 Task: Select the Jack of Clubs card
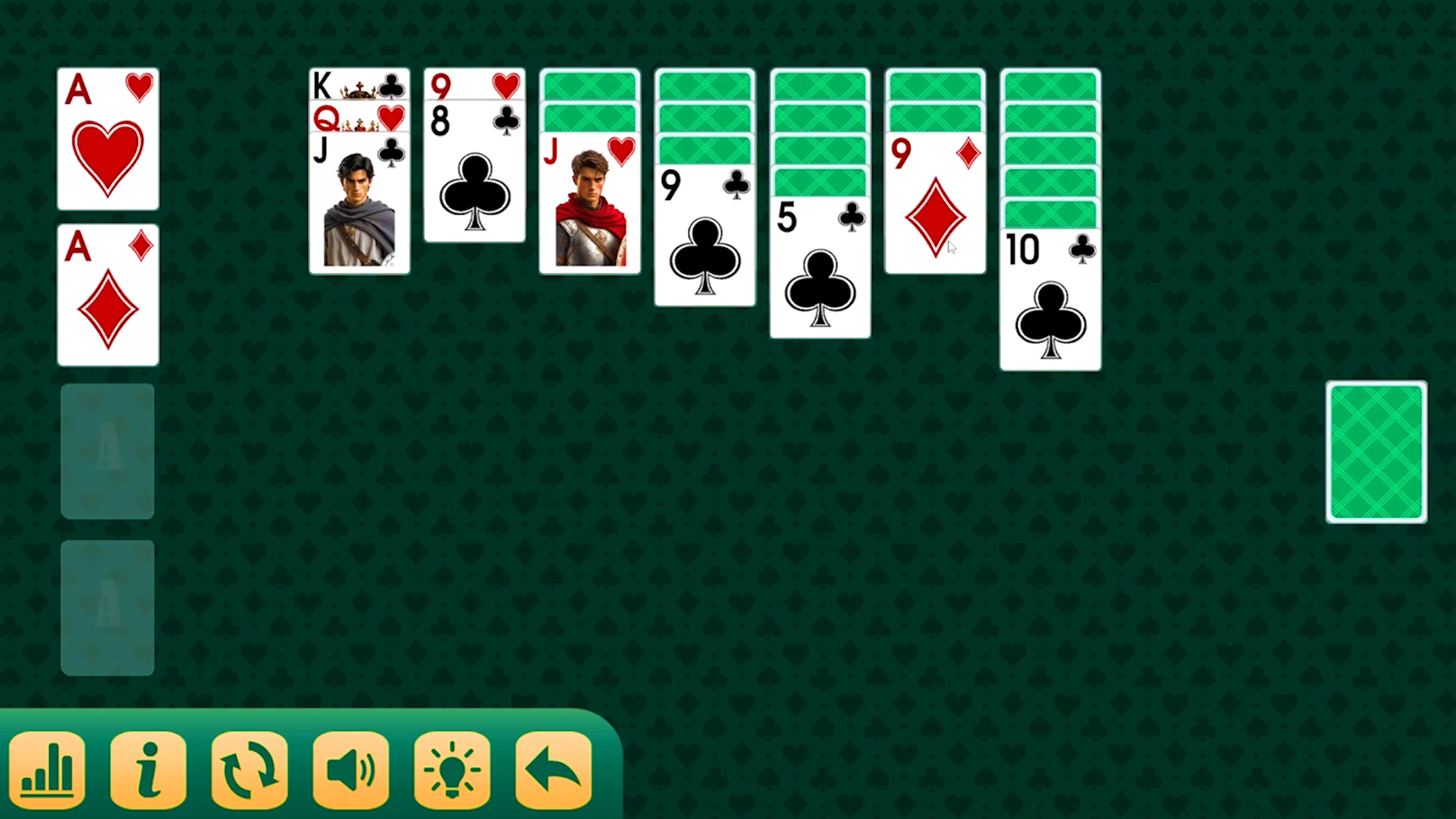pos(360,212)
